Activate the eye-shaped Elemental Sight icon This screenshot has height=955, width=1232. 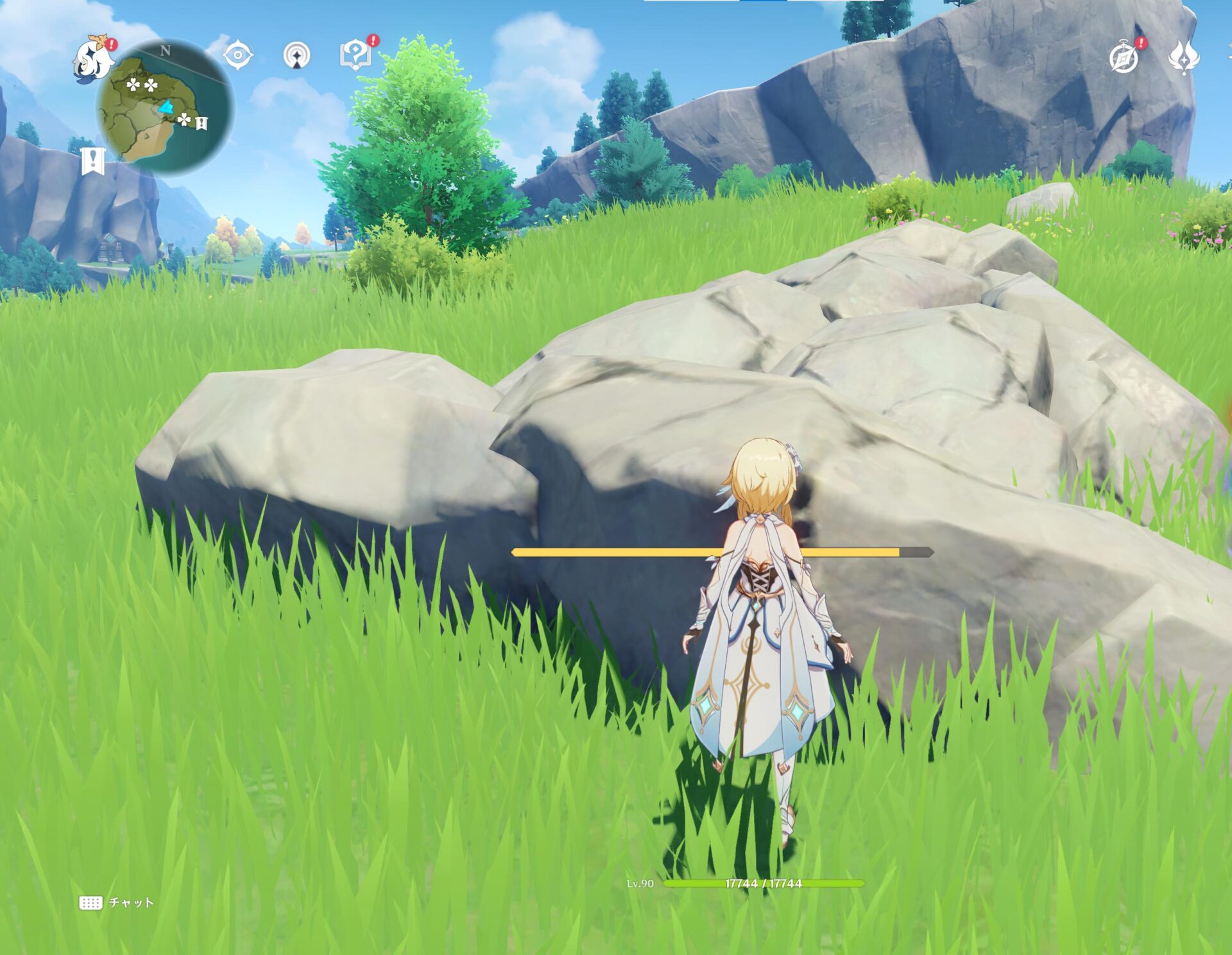point(237,55)
